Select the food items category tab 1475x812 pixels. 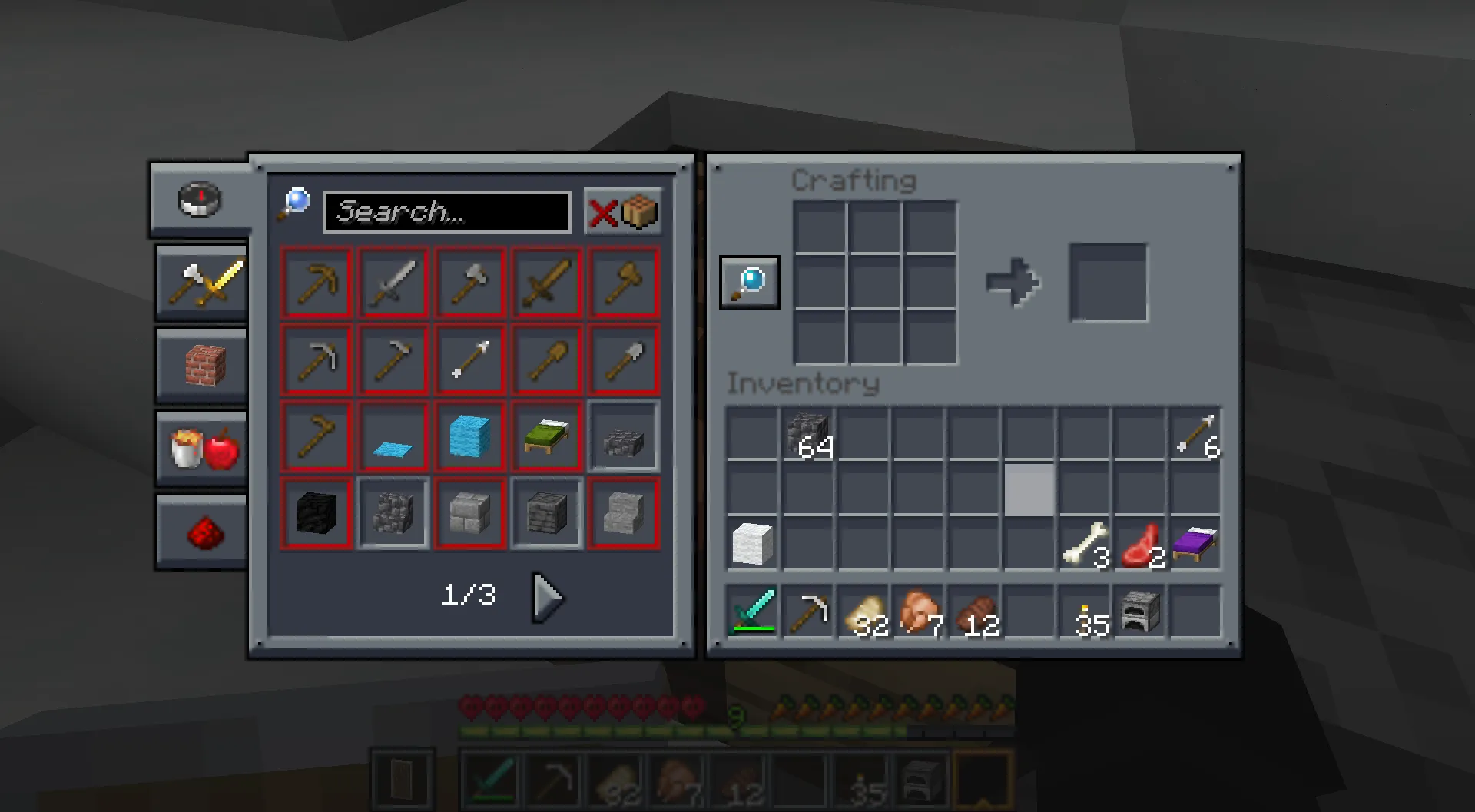201,449
